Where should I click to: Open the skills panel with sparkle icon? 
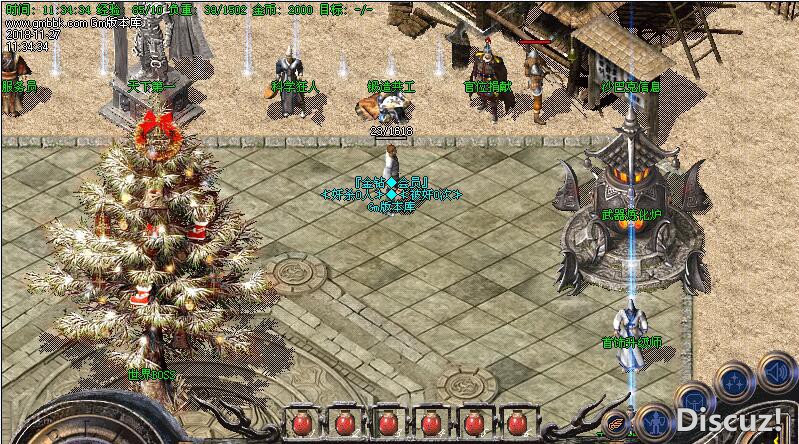point(734,382)
